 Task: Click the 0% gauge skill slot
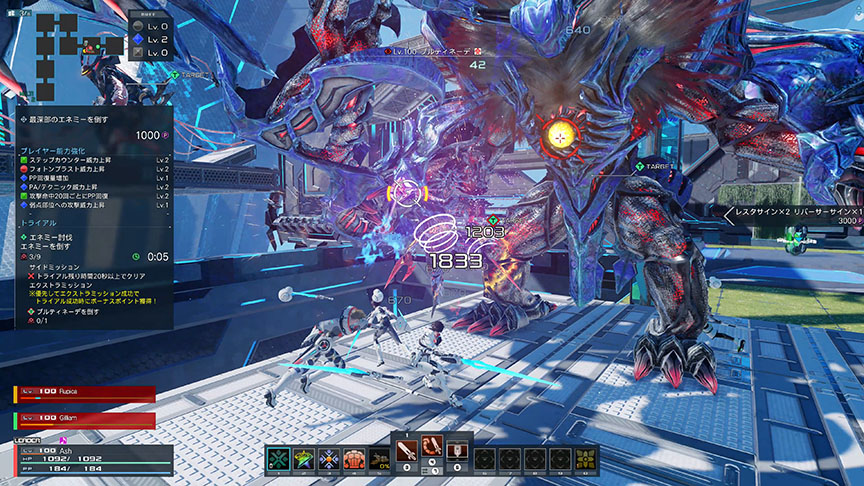click(x=380, y=459)
